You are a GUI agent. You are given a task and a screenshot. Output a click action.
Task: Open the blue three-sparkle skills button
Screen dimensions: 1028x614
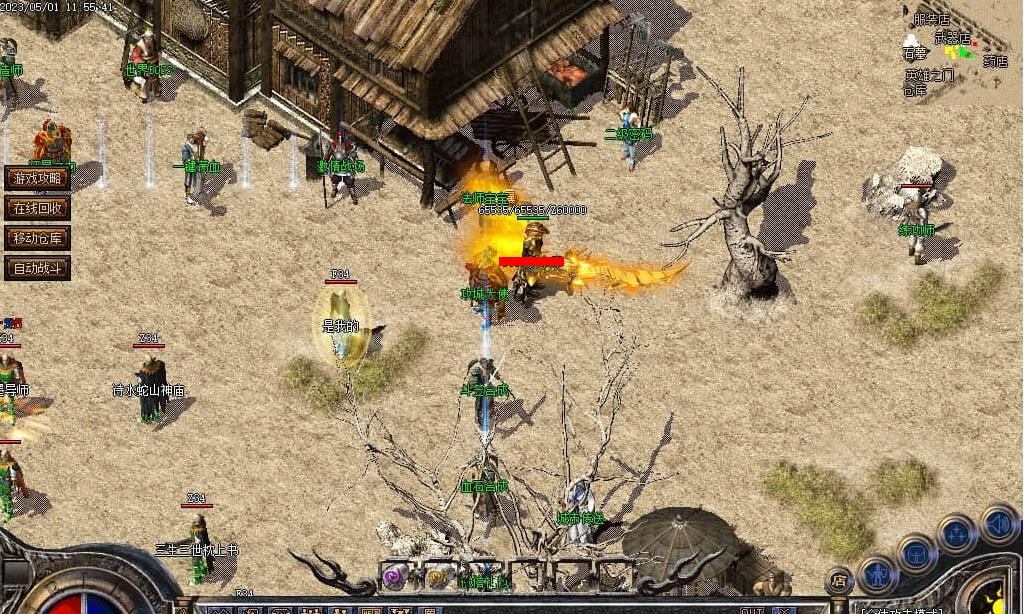point(957,534)
